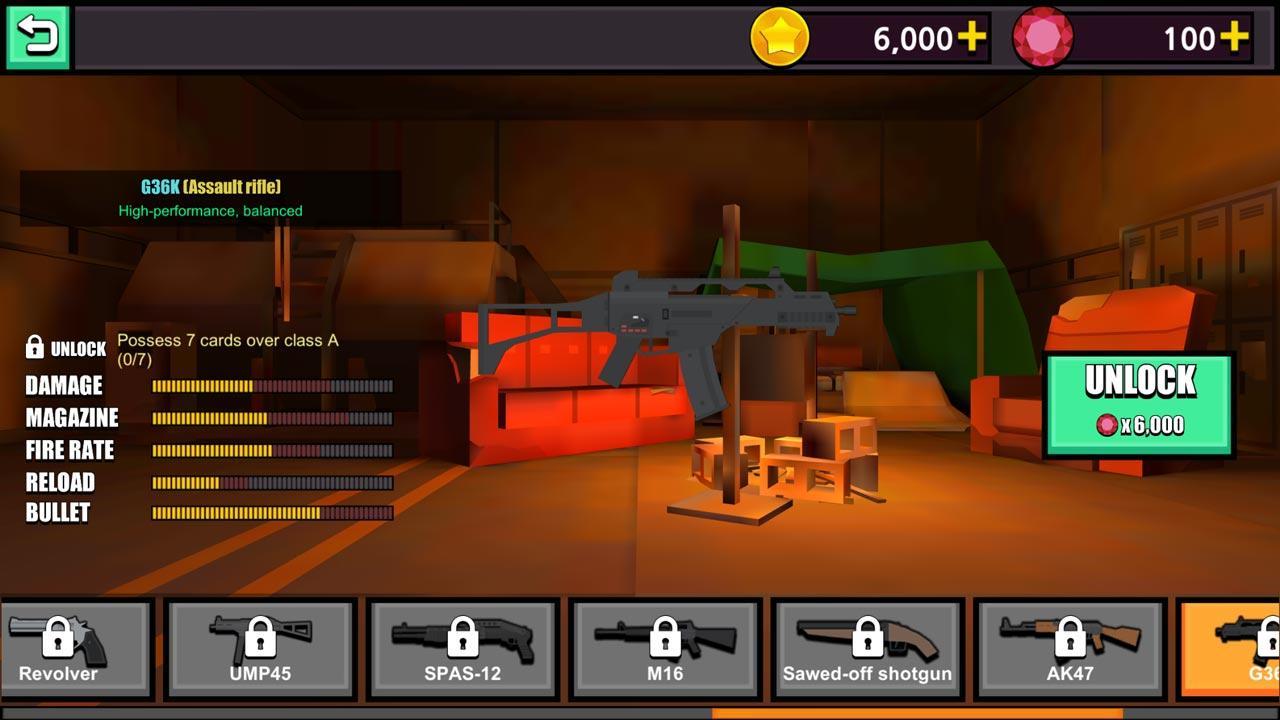Viewport: 1280px width, 720px height.
Task: Select the SPAS-12 shotgun card
Action: pos(465,650)
